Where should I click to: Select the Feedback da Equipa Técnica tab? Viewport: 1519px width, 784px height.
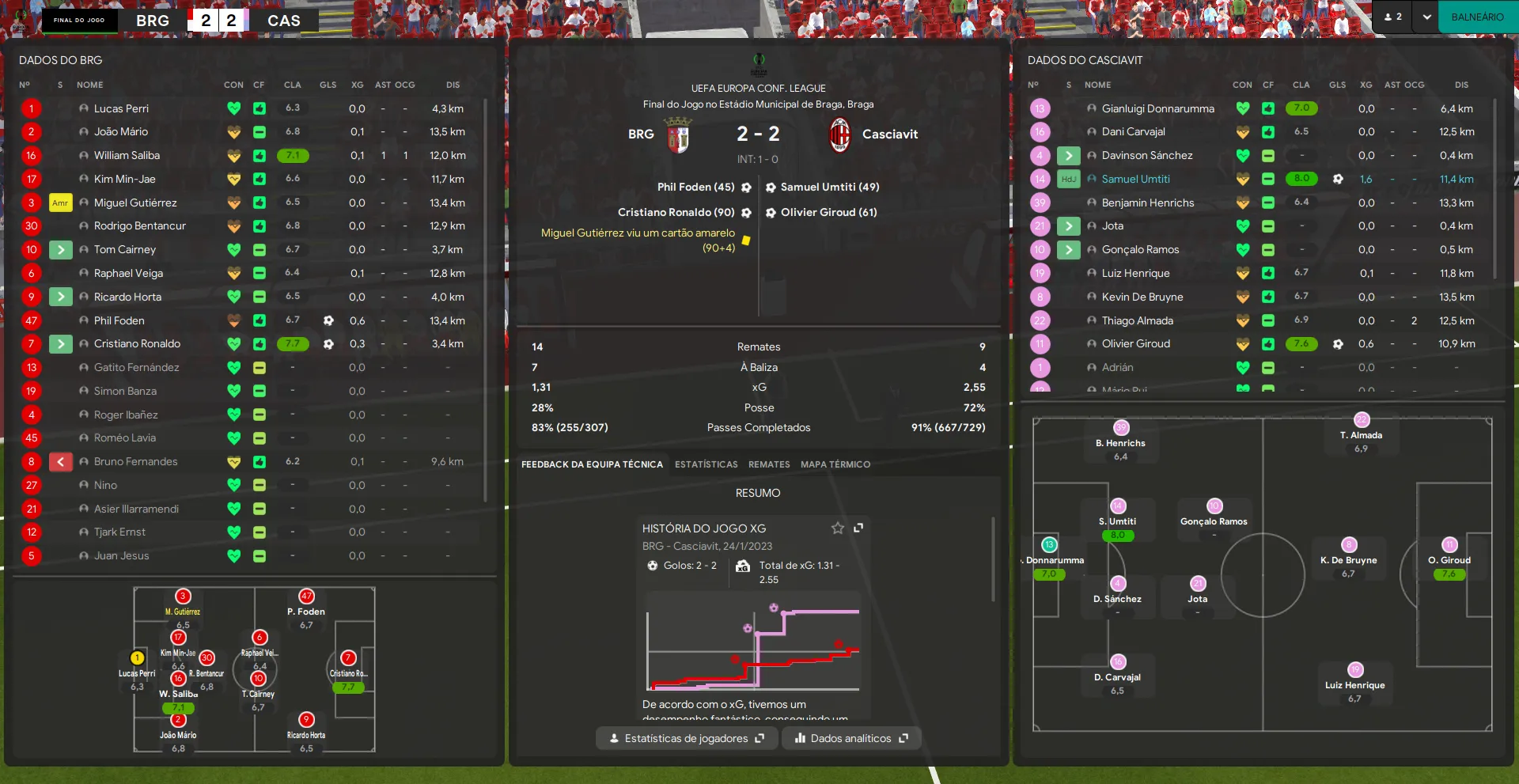pos(592,464)
